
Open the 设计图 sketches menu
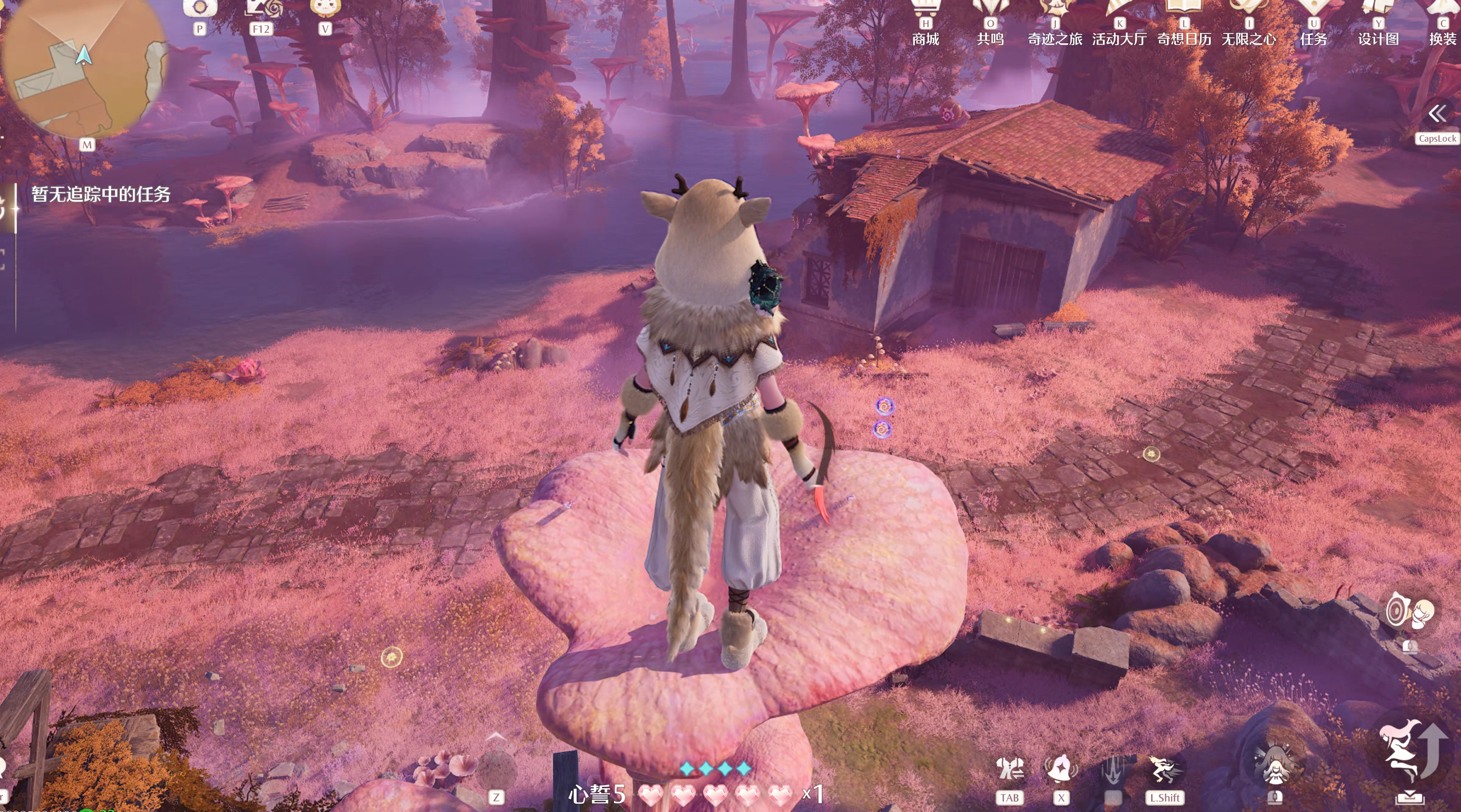(x=1378, y=23)
